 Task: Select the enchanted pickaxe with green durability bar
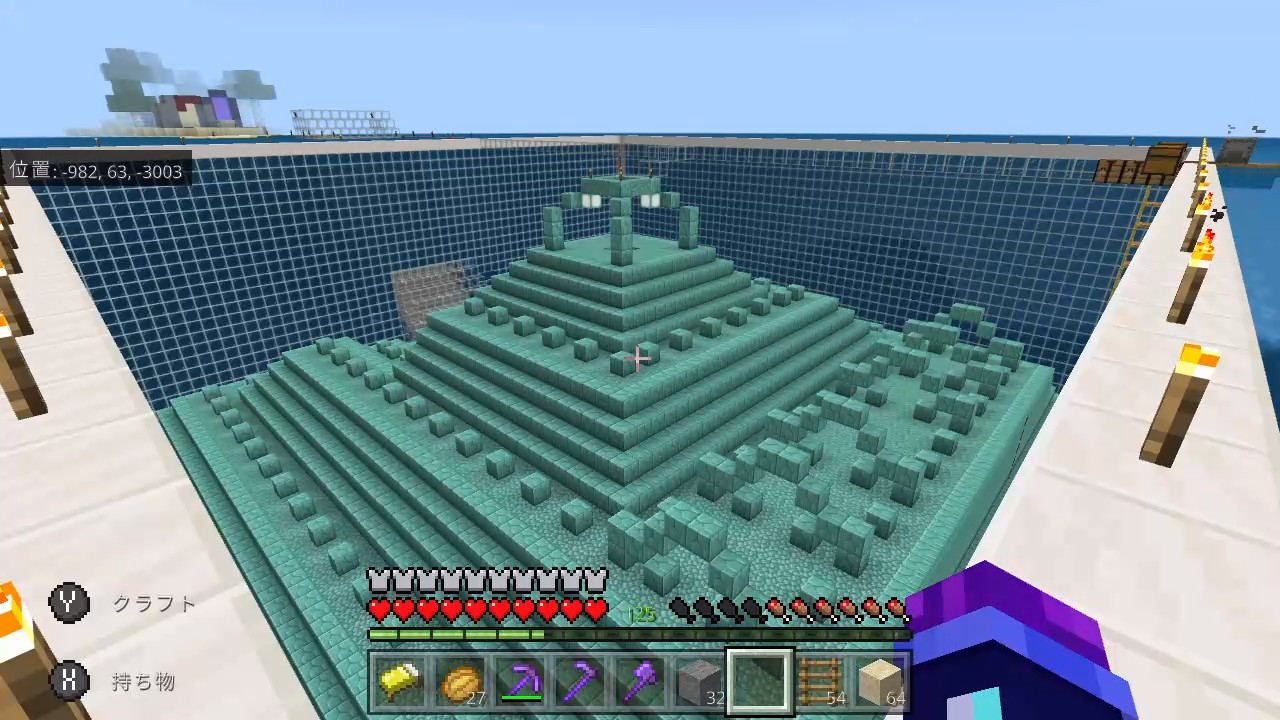pos(520,680)
